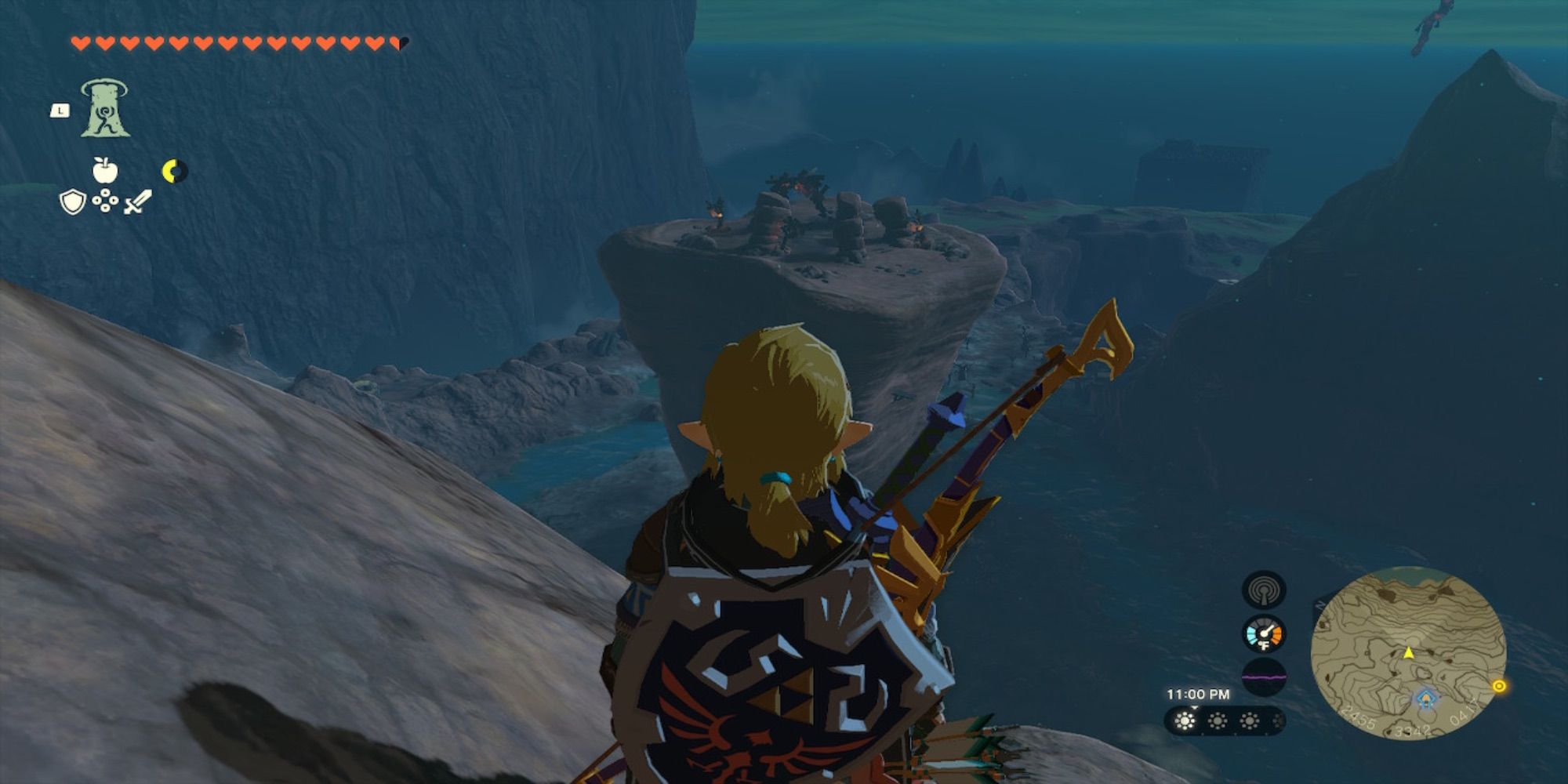Expand the weather forecast via its small arrow
The width and height of the screenshot is (1568, 784).
point(1194,707)
